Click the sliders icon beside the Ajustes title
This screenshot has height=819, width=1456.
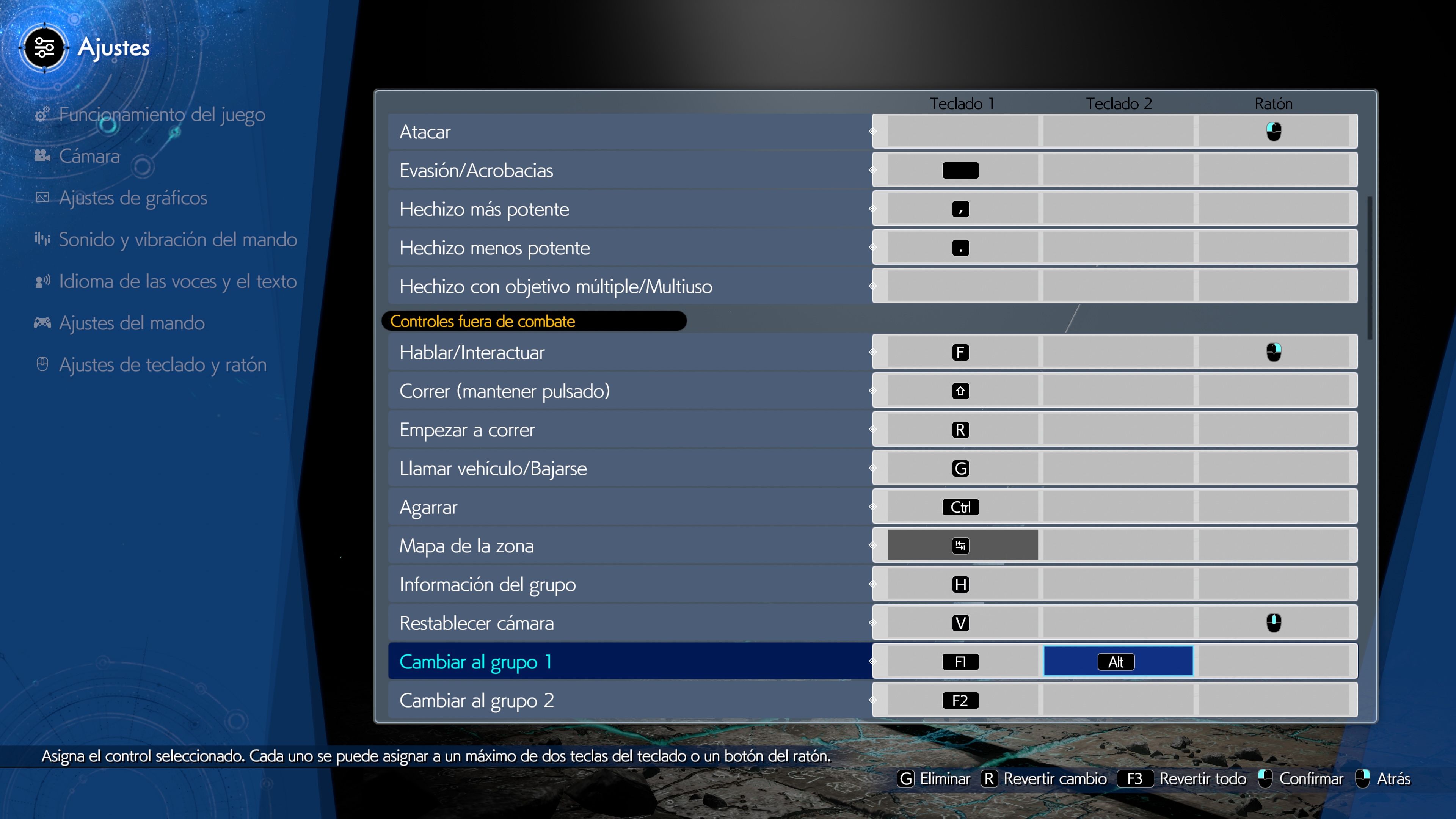[44, 48]
